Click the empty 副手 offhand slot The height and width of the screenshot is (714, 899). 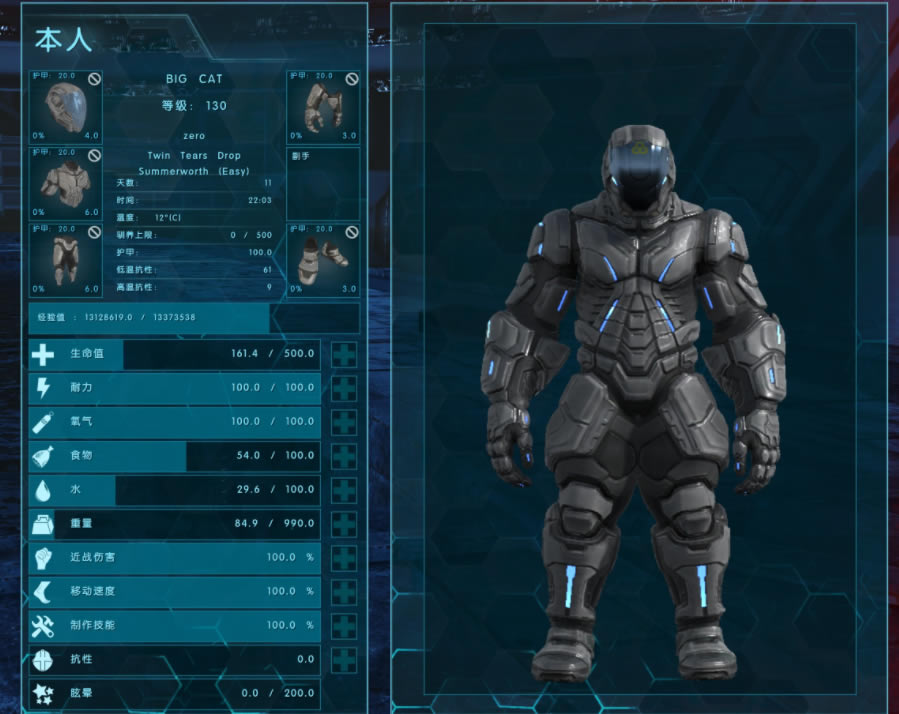tap(323, 183)
